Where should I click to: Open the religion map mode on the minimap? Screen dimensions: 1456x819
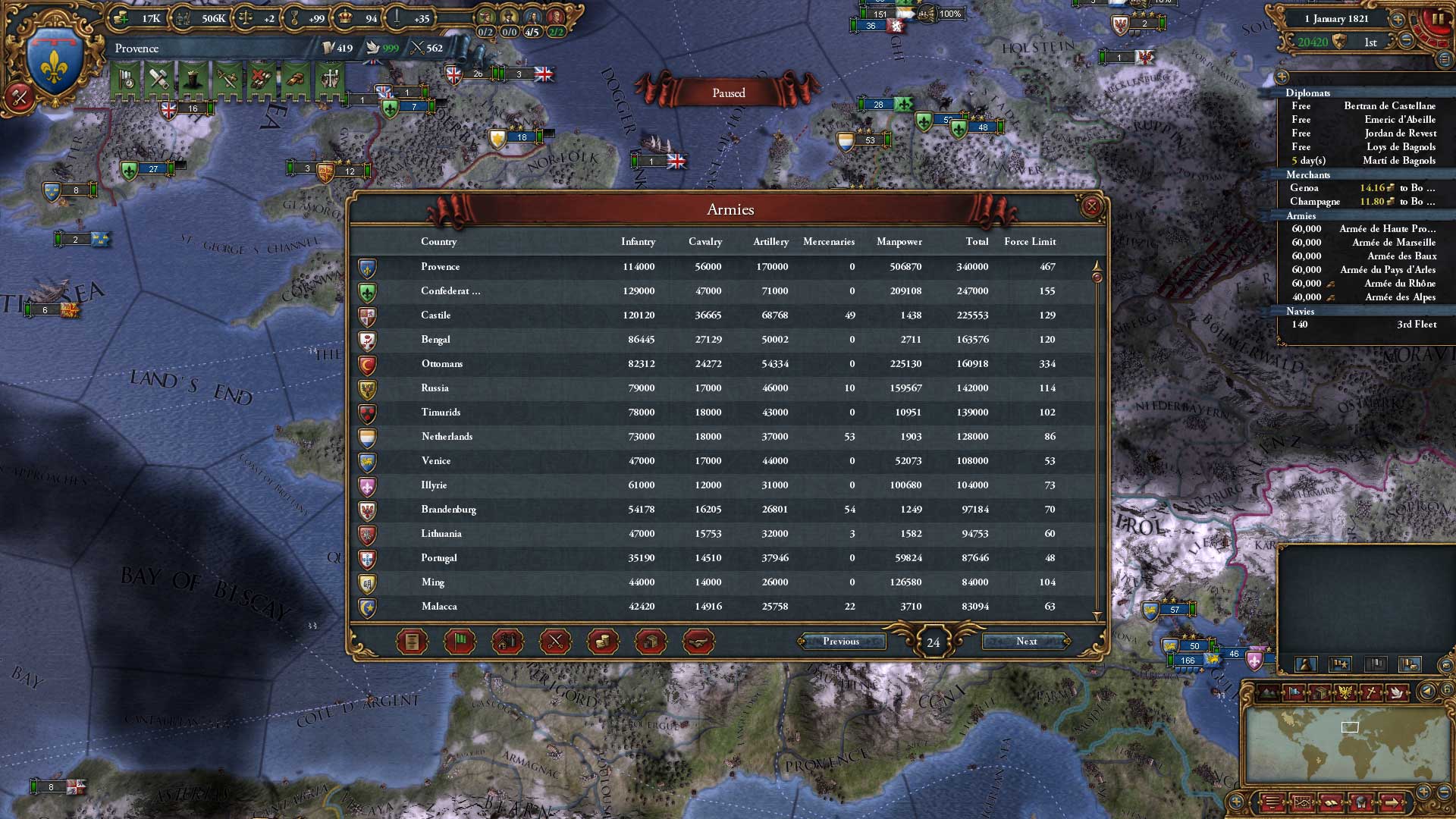pyautogui.click(x=1370, y=692)
